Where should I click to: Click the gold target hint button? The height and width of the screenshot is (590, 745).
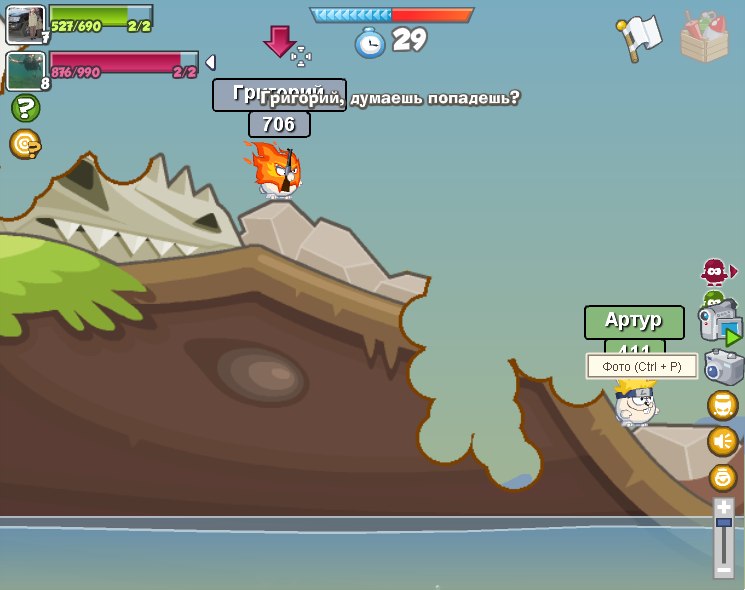click(x=25, y=145)
